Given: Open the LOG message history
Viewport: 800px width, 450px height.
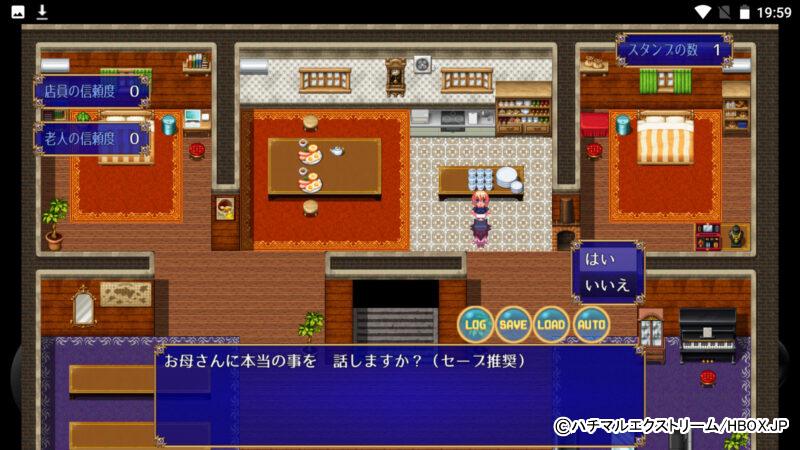Looking at the screenshot, I should (476, 324).
